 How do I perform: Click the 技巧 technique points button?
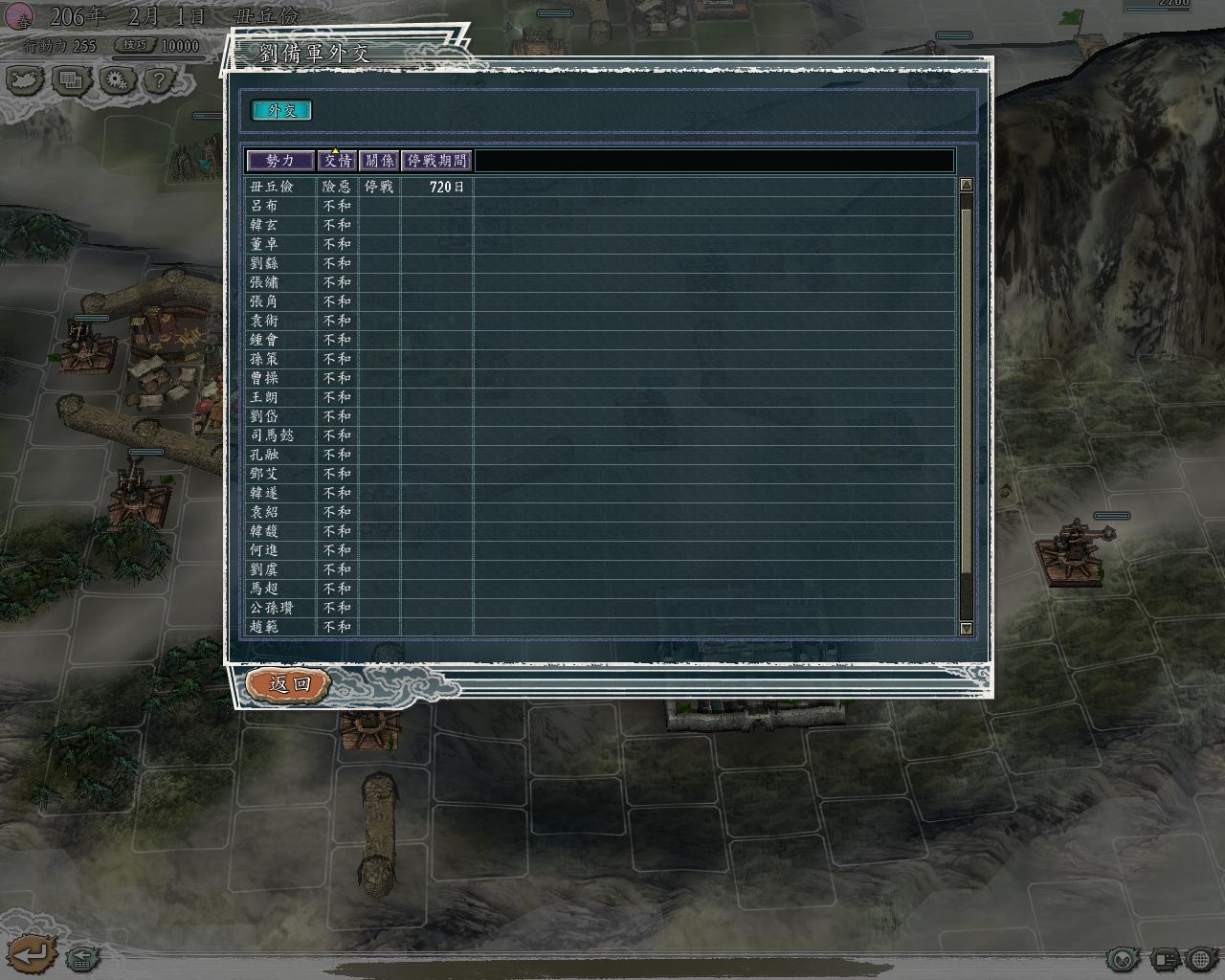point(134,45)
